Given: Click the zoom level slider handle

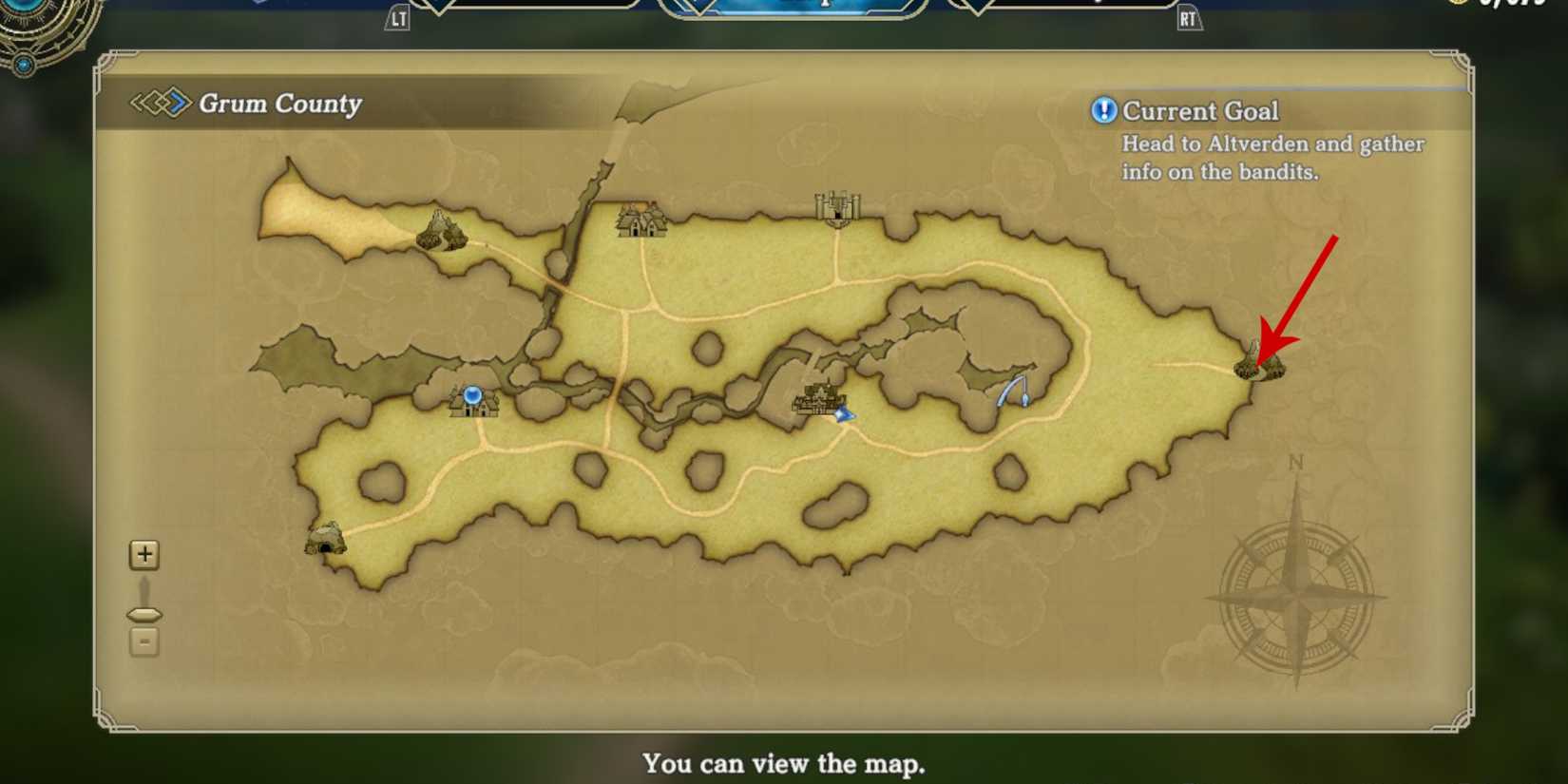Looking at the screenshot, I should [143, 612].
